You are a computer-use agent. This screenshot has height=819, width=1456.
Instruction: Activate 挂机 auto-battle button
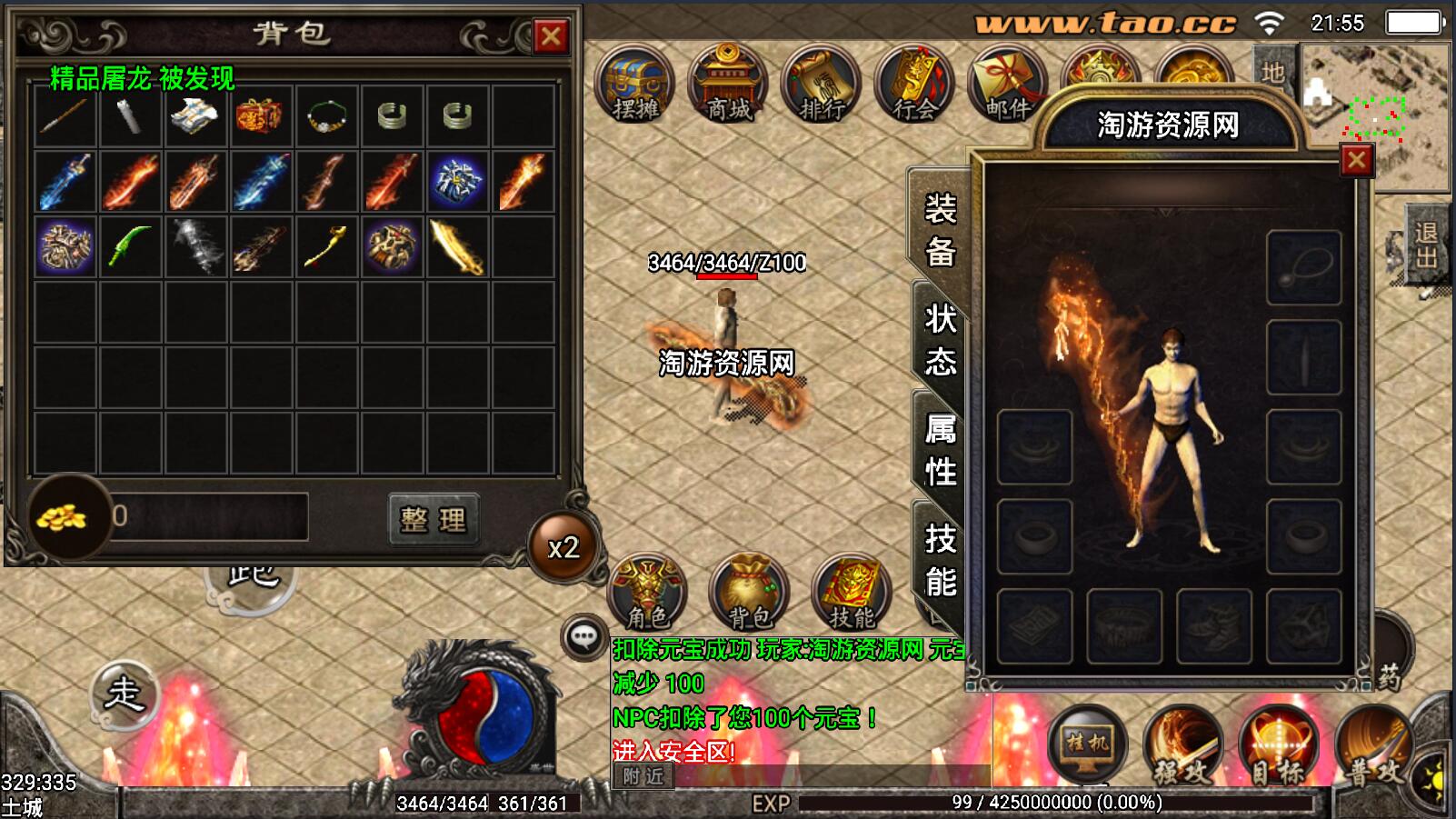click(1087, 745)
